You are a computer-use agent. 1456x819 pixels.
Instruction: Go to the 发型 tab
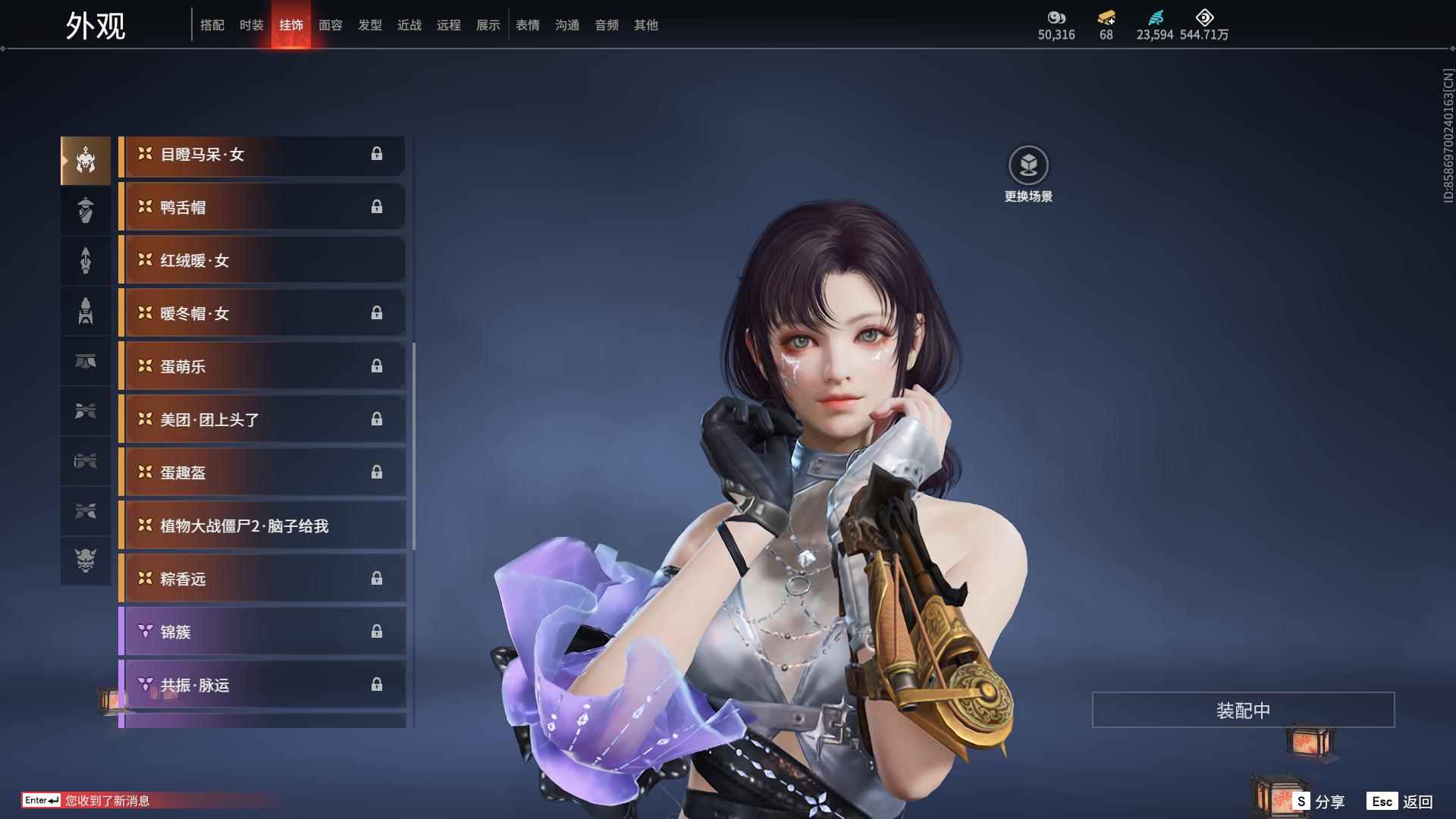coord(370,25)
